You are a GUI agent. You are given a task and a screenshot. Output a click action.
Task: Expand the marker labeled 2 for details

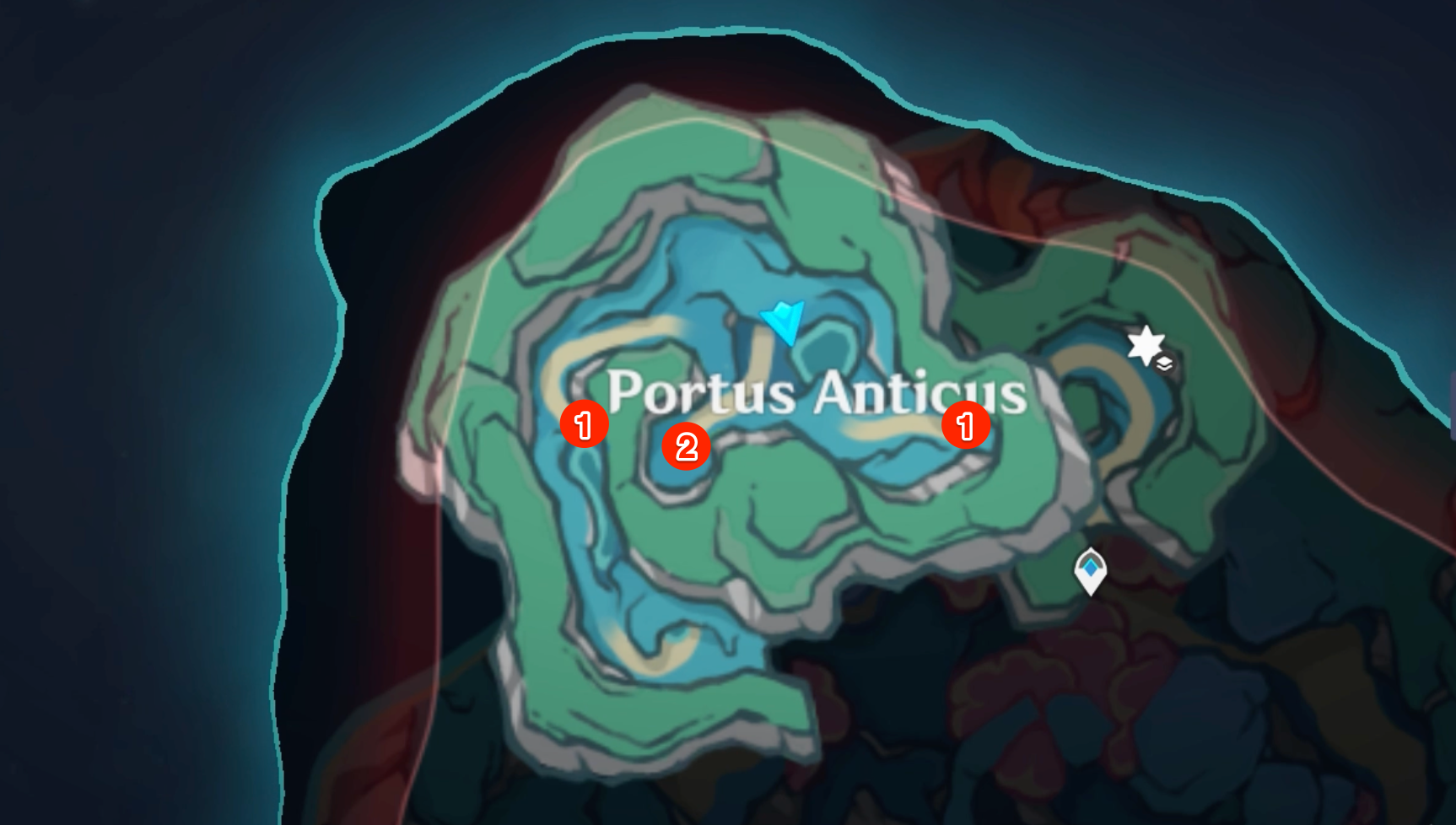(x=688, y=445)
